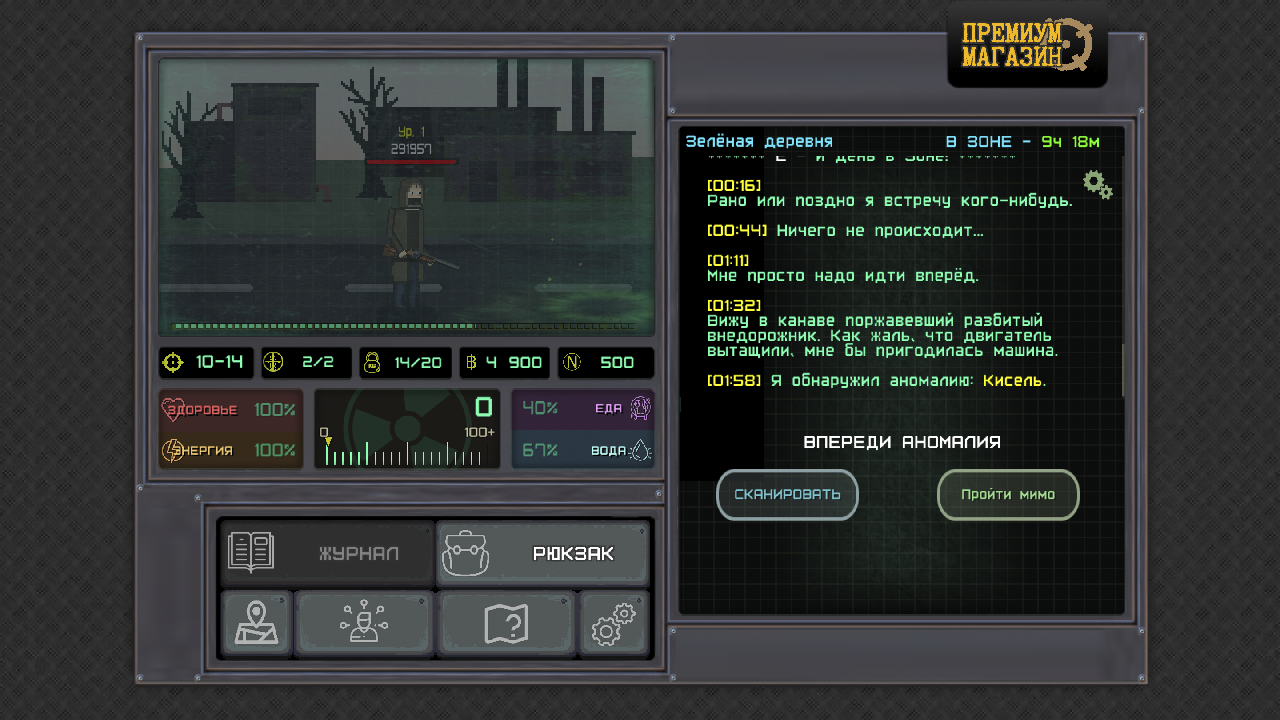This screenshot has width=1280, height=720.
Task: Click the backpack weight icon showing 14/20
Action: 372,362
